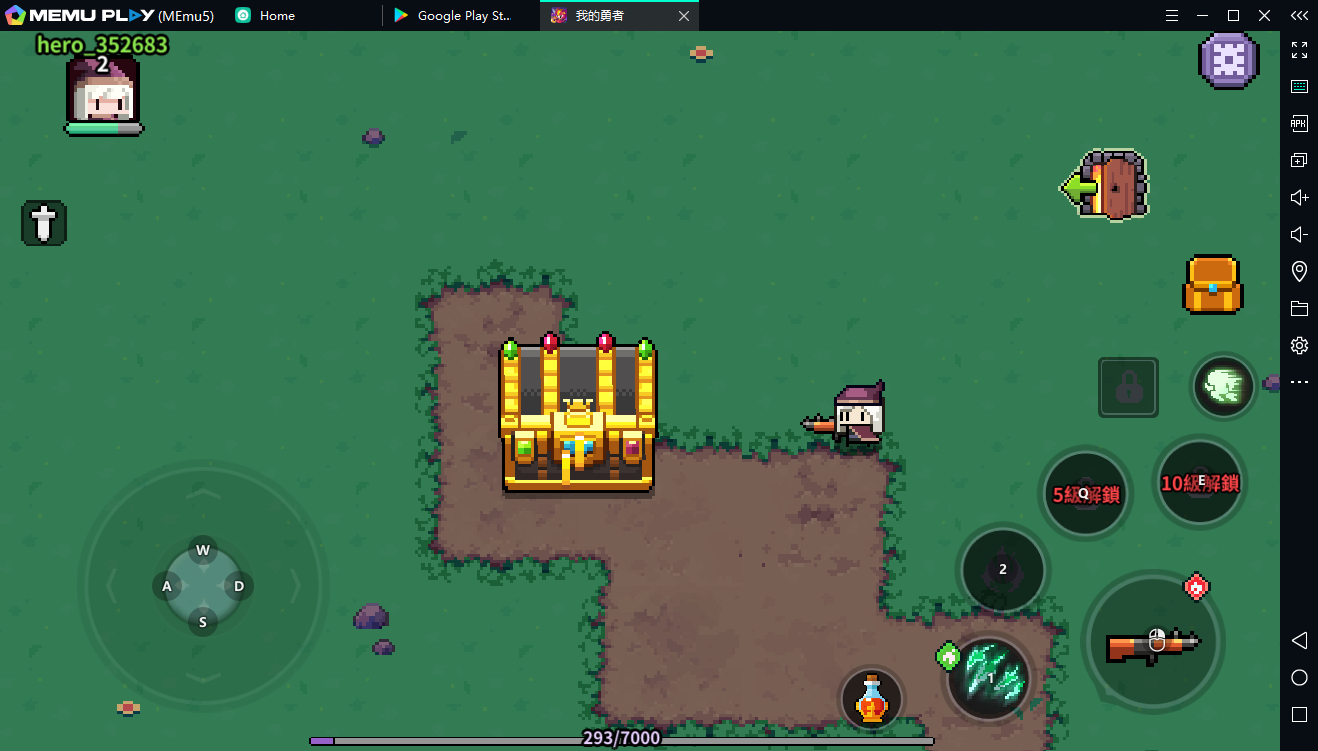Select the skill locked until level 5
Screen dimensions: 1318x751
(x=1085, y=493)
